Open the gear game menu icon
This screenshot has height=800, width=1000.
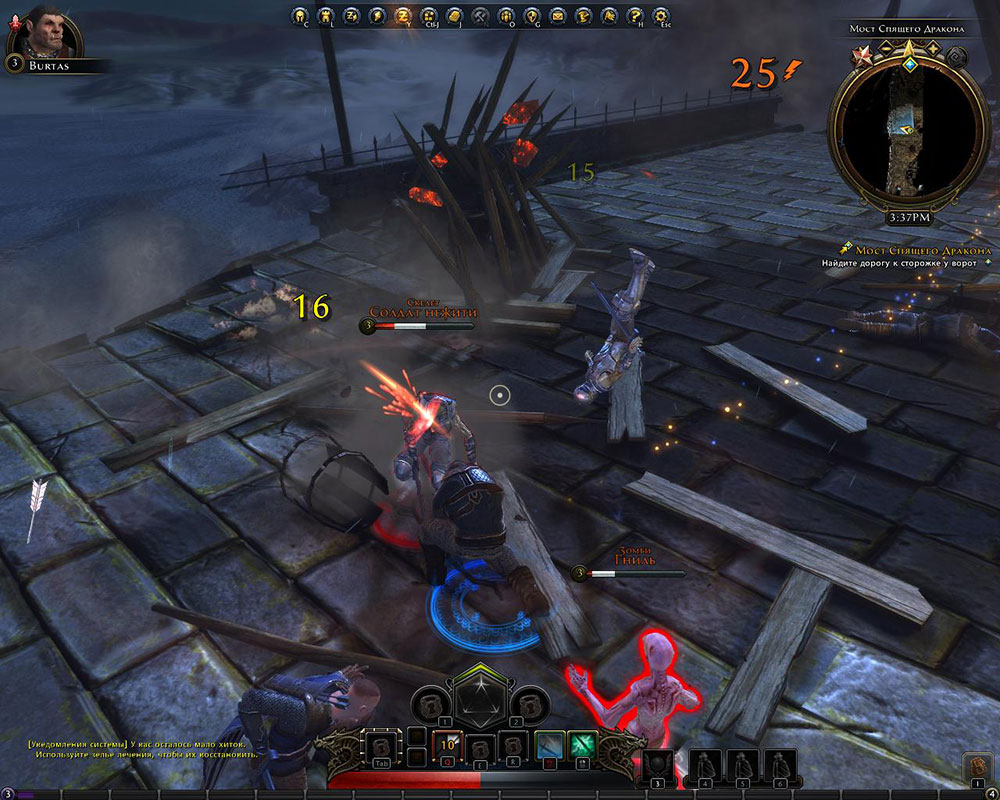coord(661,16)
